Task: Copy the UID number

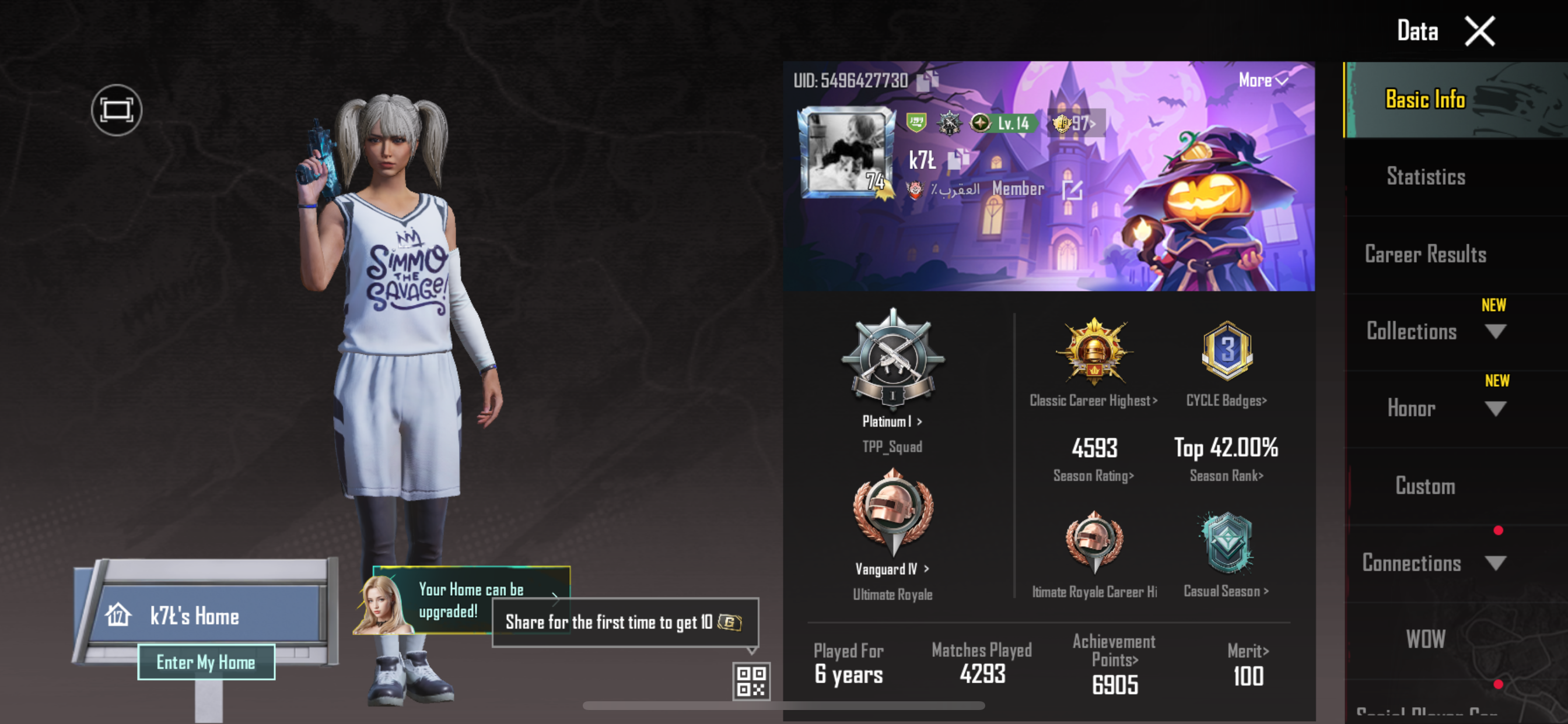Action: [x=928, y=80]
